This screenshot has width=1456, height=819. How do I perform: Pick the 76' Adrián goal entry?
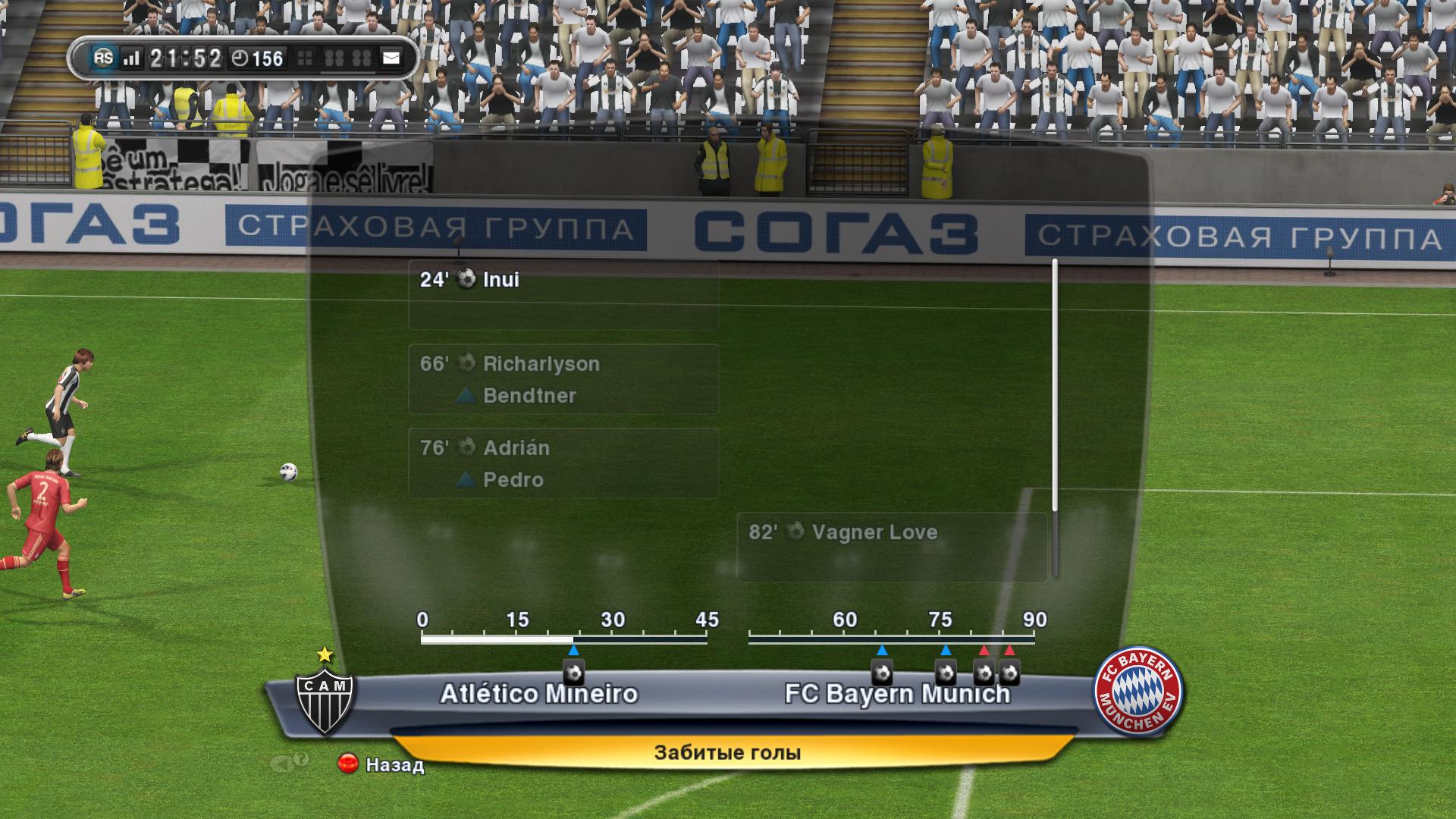point(563,463)
